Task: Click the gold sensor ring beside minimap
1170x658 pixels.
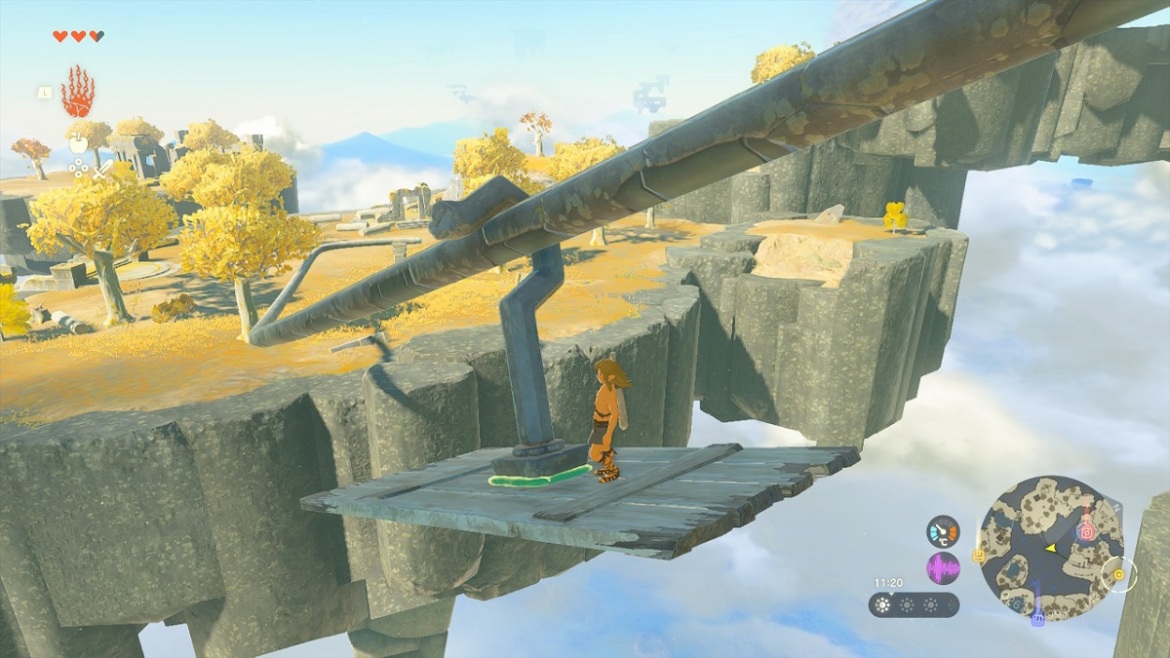Action: pyautogui.click(x=1118, y=575)
